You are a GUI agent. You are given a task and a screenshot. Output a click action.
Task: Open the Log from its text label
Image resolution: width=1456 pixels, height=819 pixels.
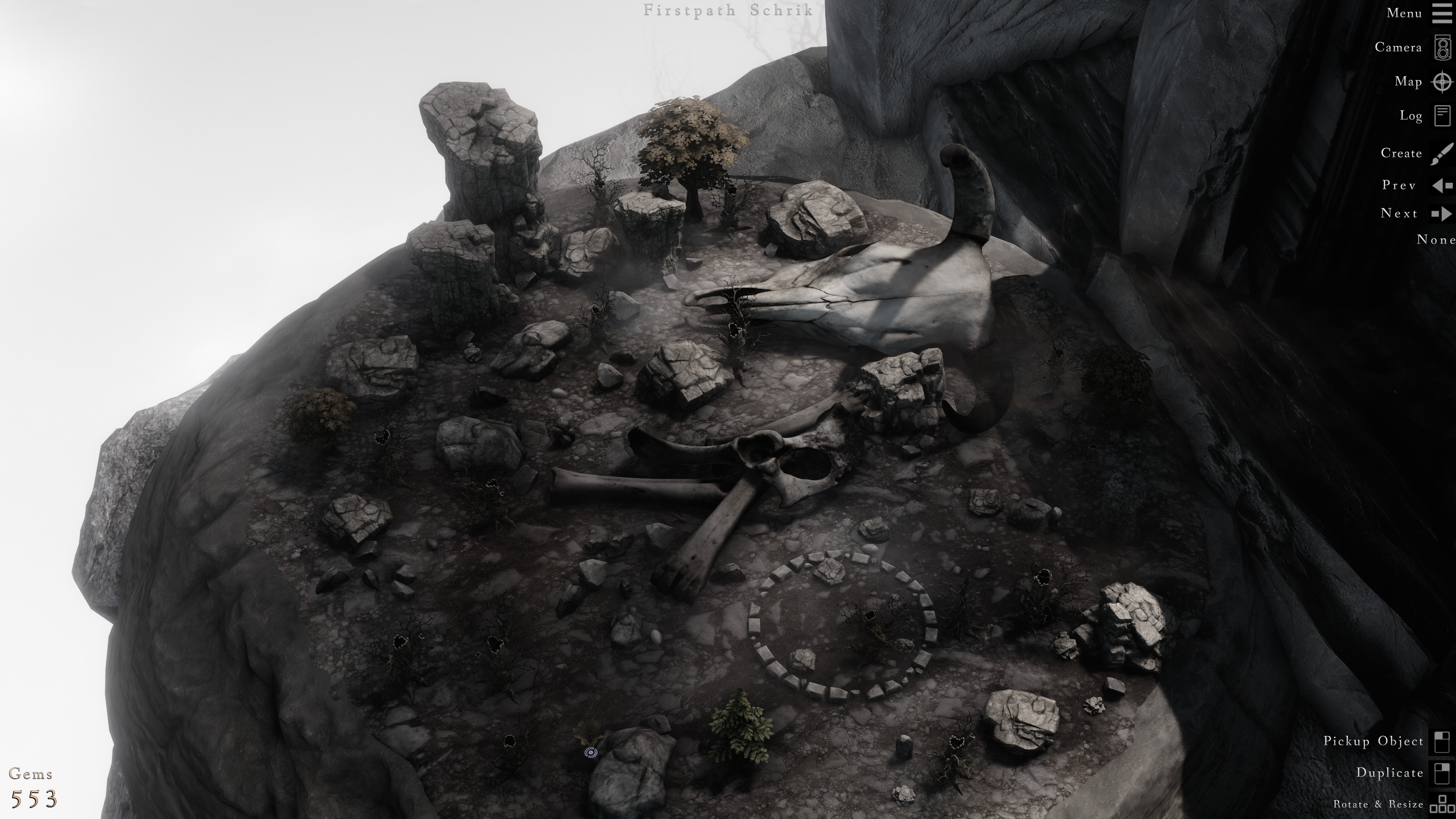coord(1411,116)
